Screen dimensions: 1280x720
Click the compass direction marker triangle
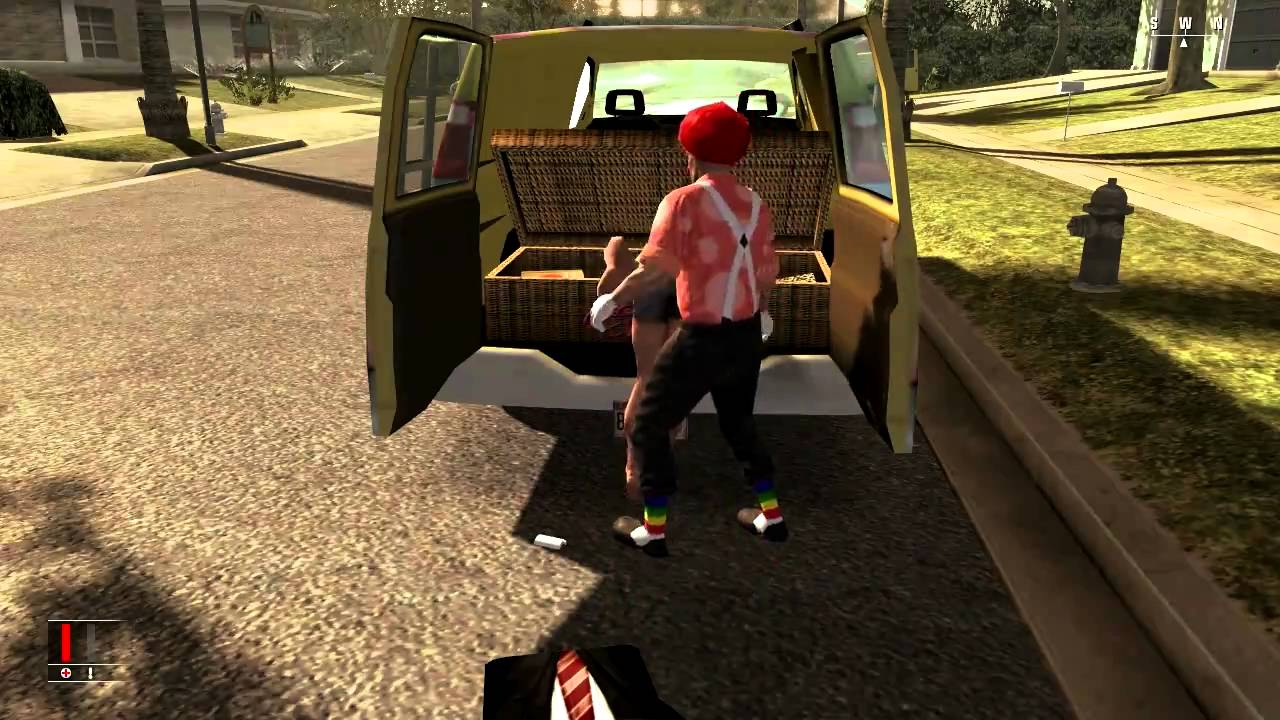(x=1184, y=44)
